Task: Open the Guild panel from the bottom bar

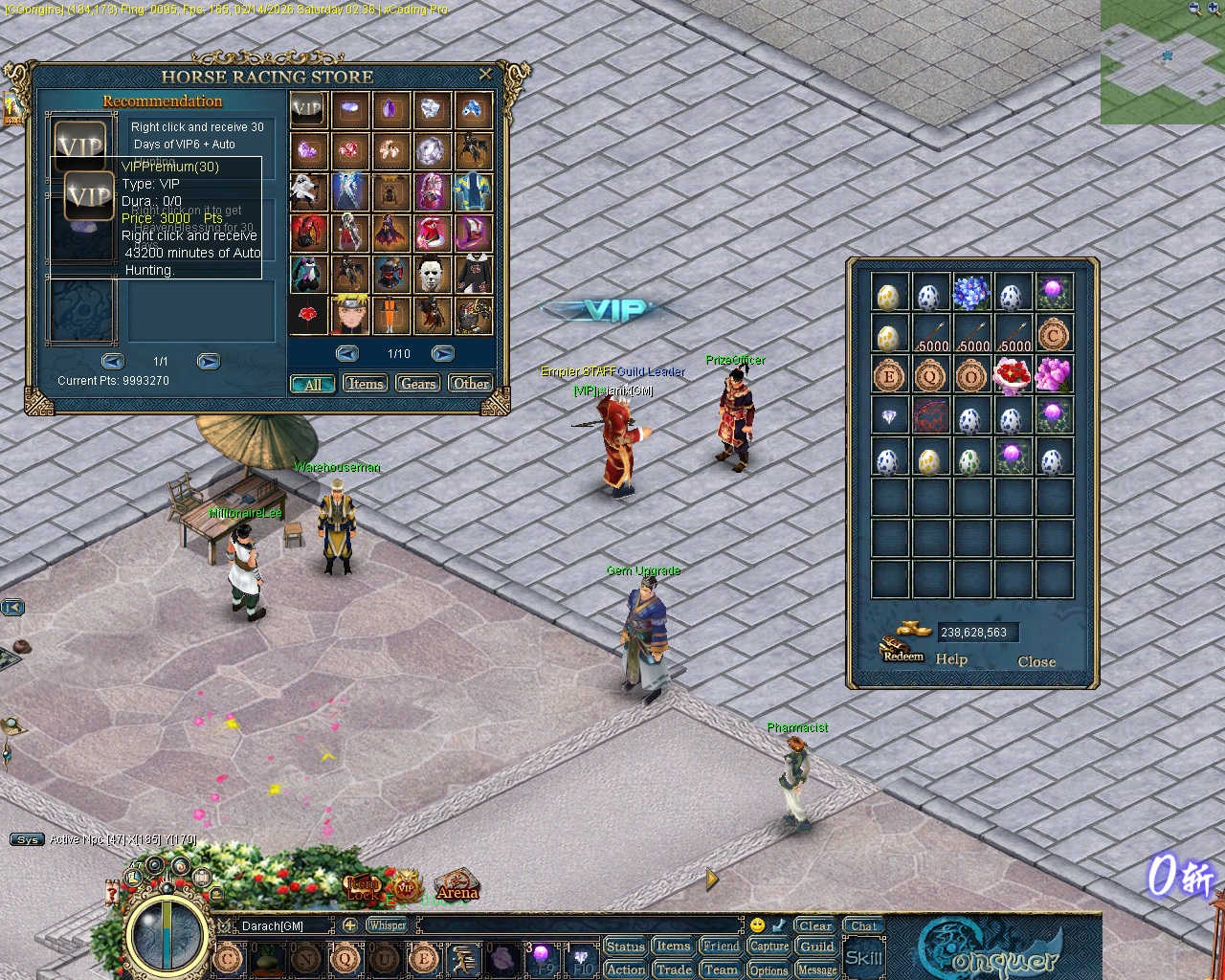Action: pyautogui.click(x=815, y=947)
